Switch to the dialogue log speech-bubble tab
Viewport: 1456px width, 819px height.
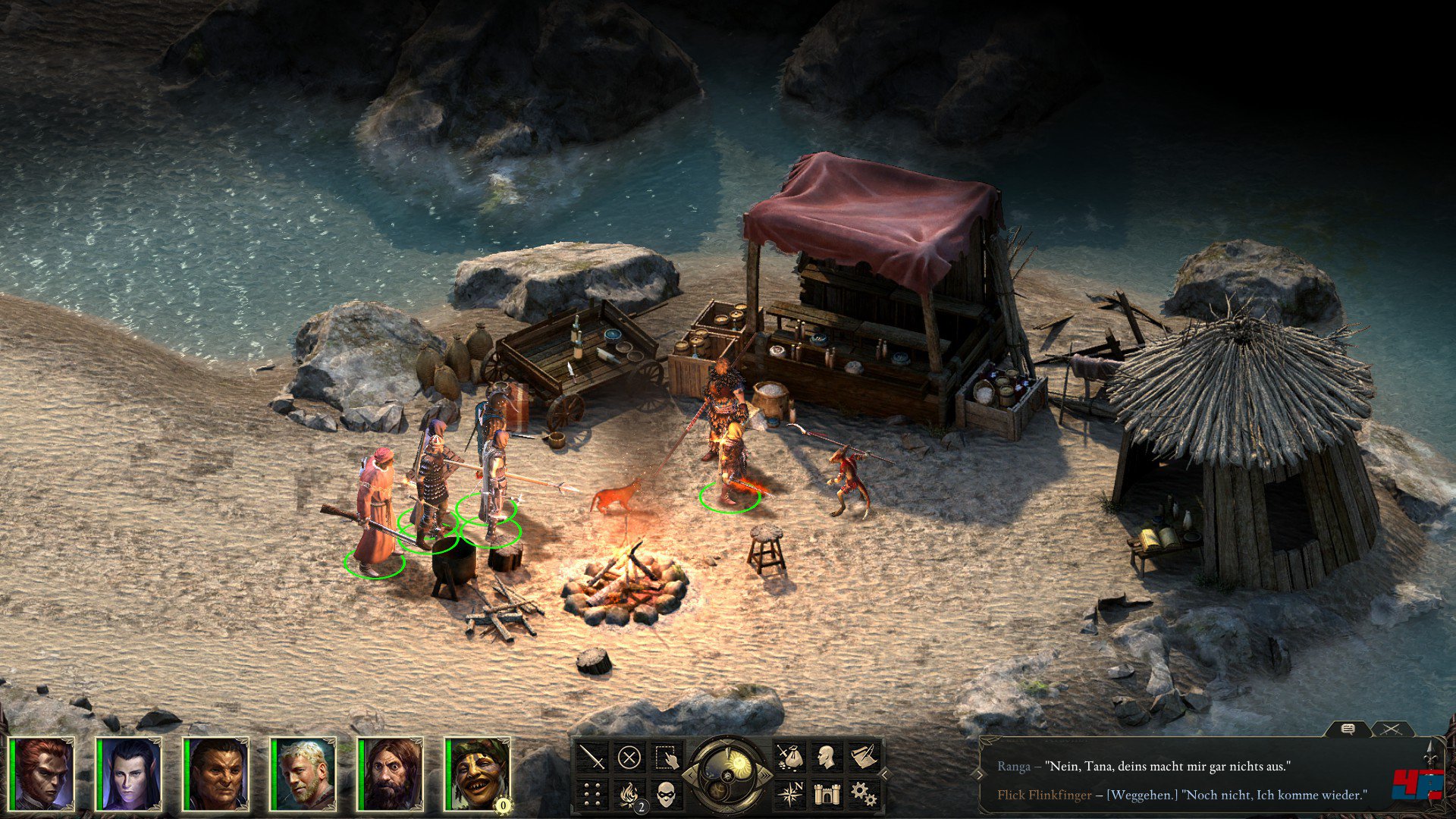tap(1348, 730)
